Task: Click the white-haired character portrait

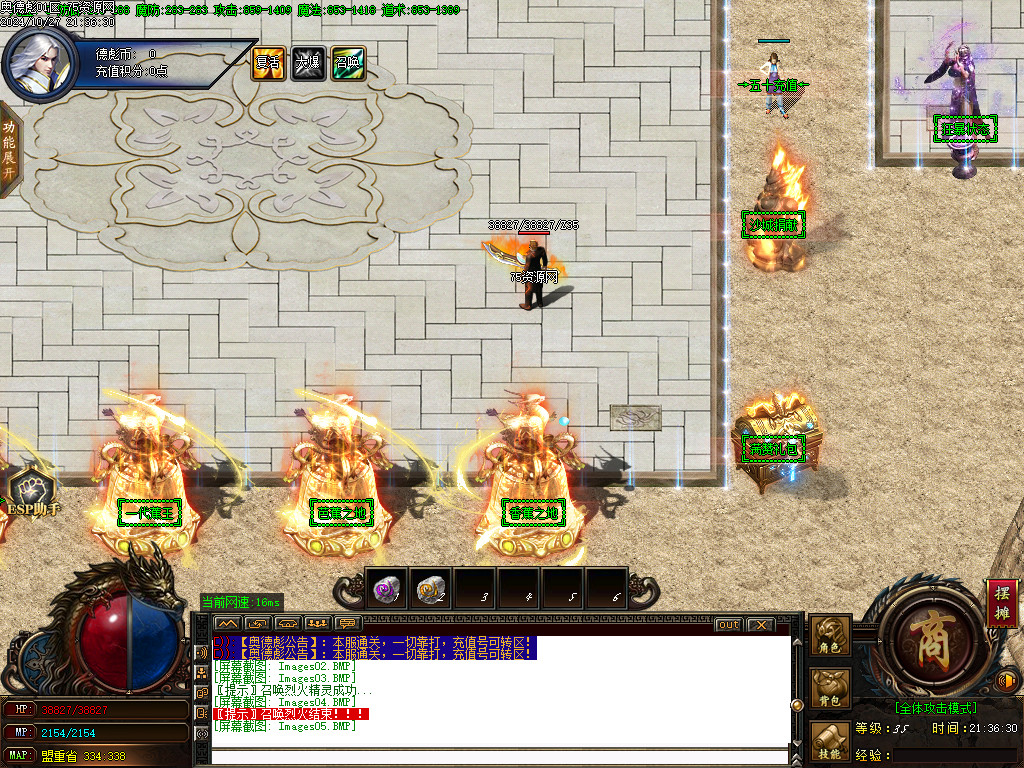Action: click(38, 62)
